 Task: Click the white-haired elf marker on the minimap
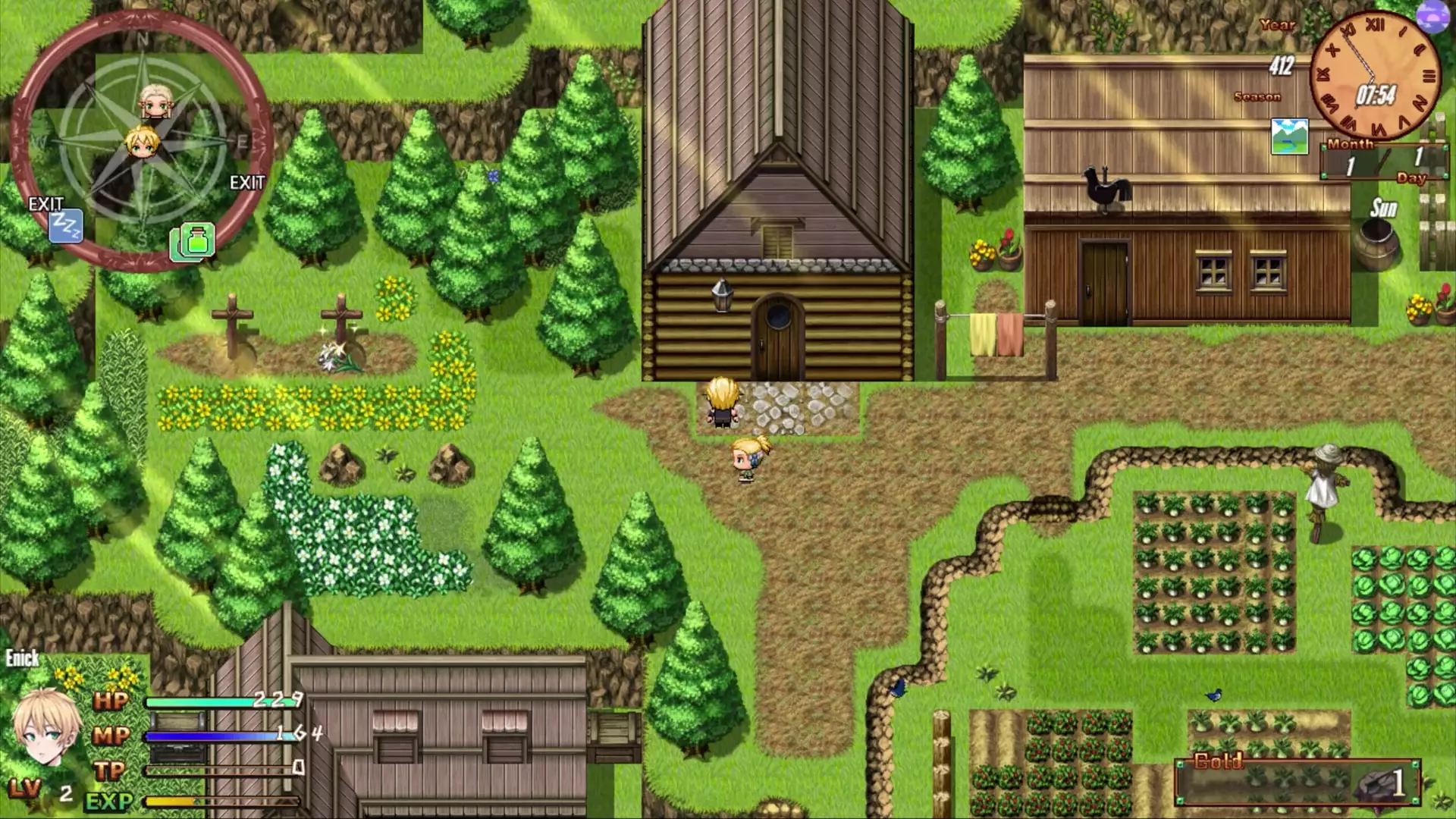pyautogui.click(x=155, y=102)
